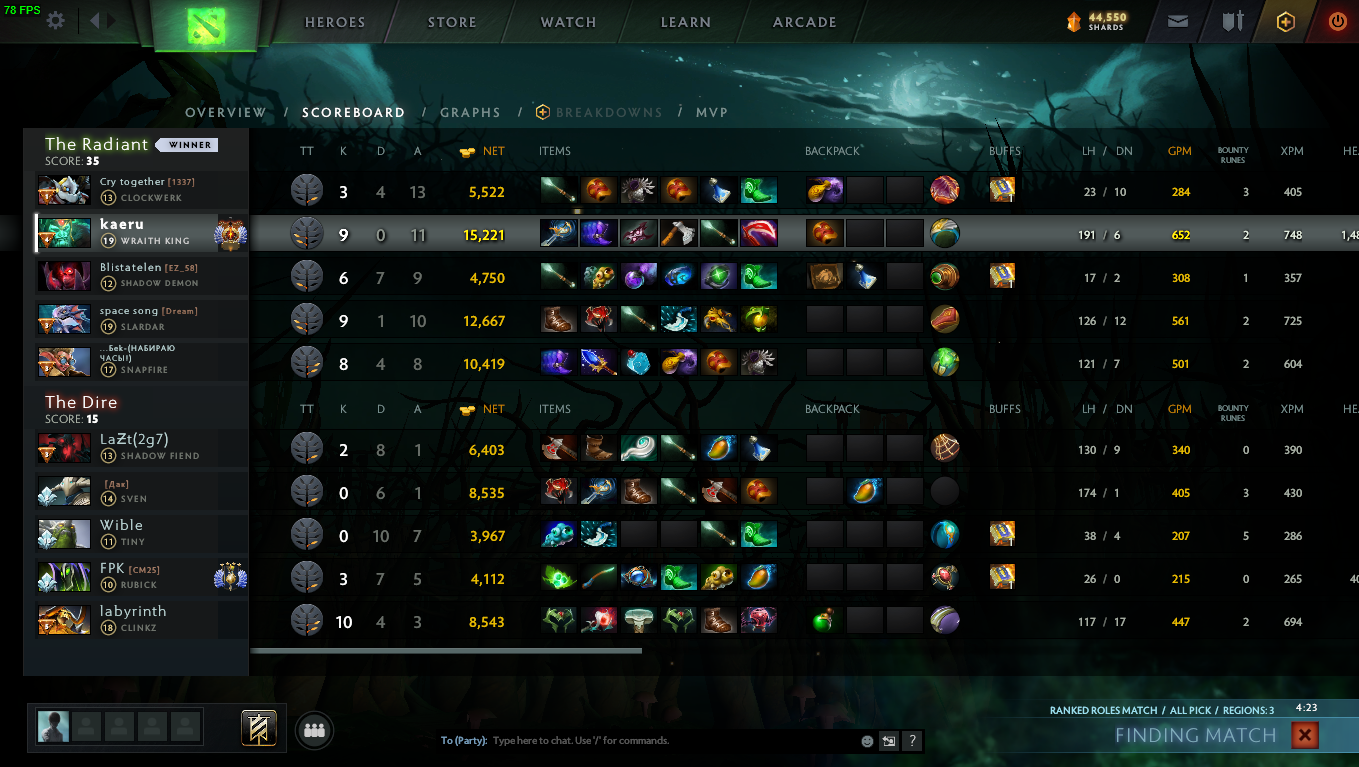This screenshot has width=1359, height=767.
Task: Show the Graphs tab
Action: pyautogui.click(x=470, y=113)
